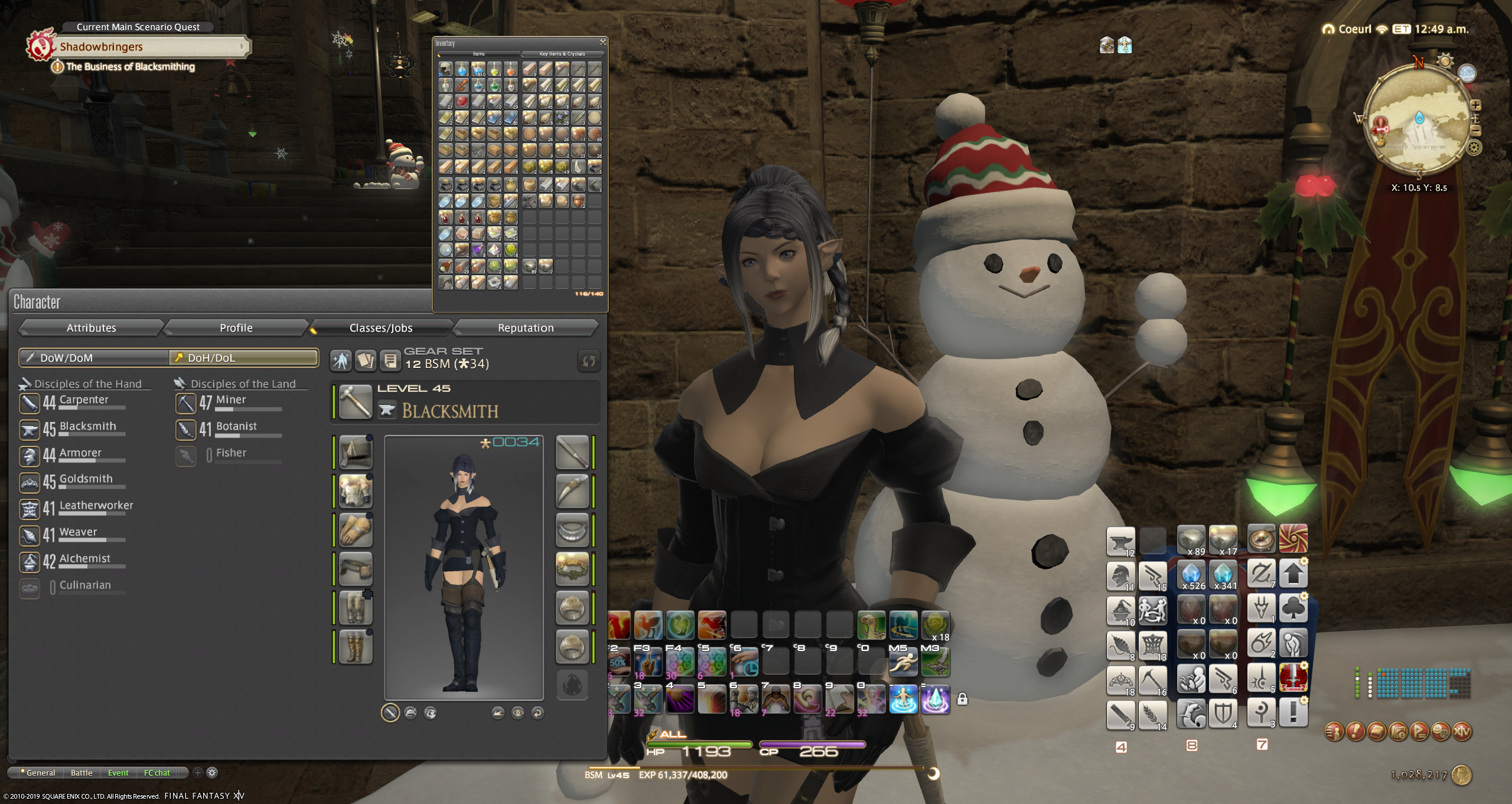Image resolution: width=1512 pixels, height=804 pixels.
Task: Choose the Carpenter class entry
Action: 83,401
